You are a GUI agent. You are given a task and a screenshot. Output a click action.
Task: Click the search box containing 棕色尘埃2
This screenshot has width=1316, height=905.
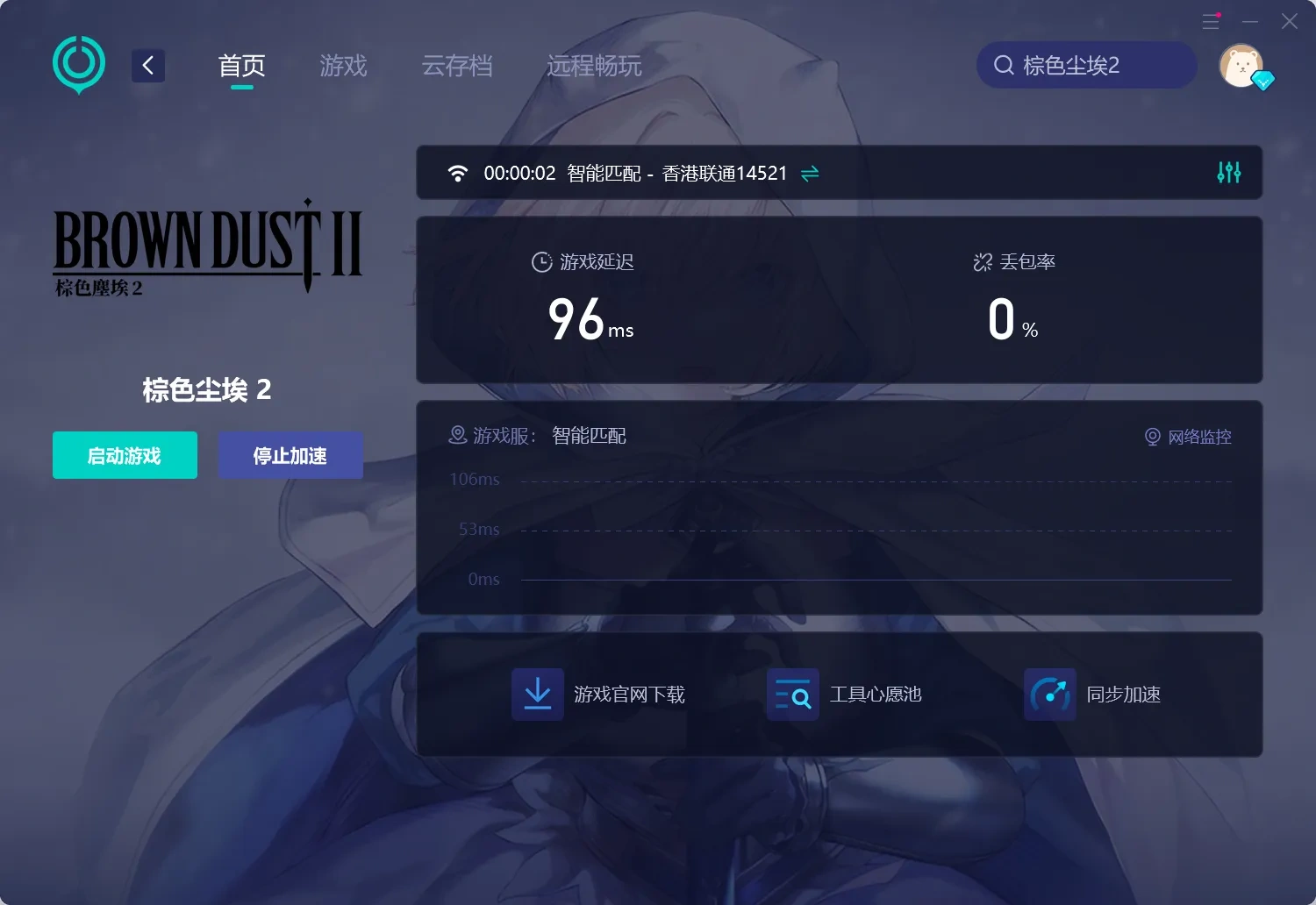pos(1086,65)
